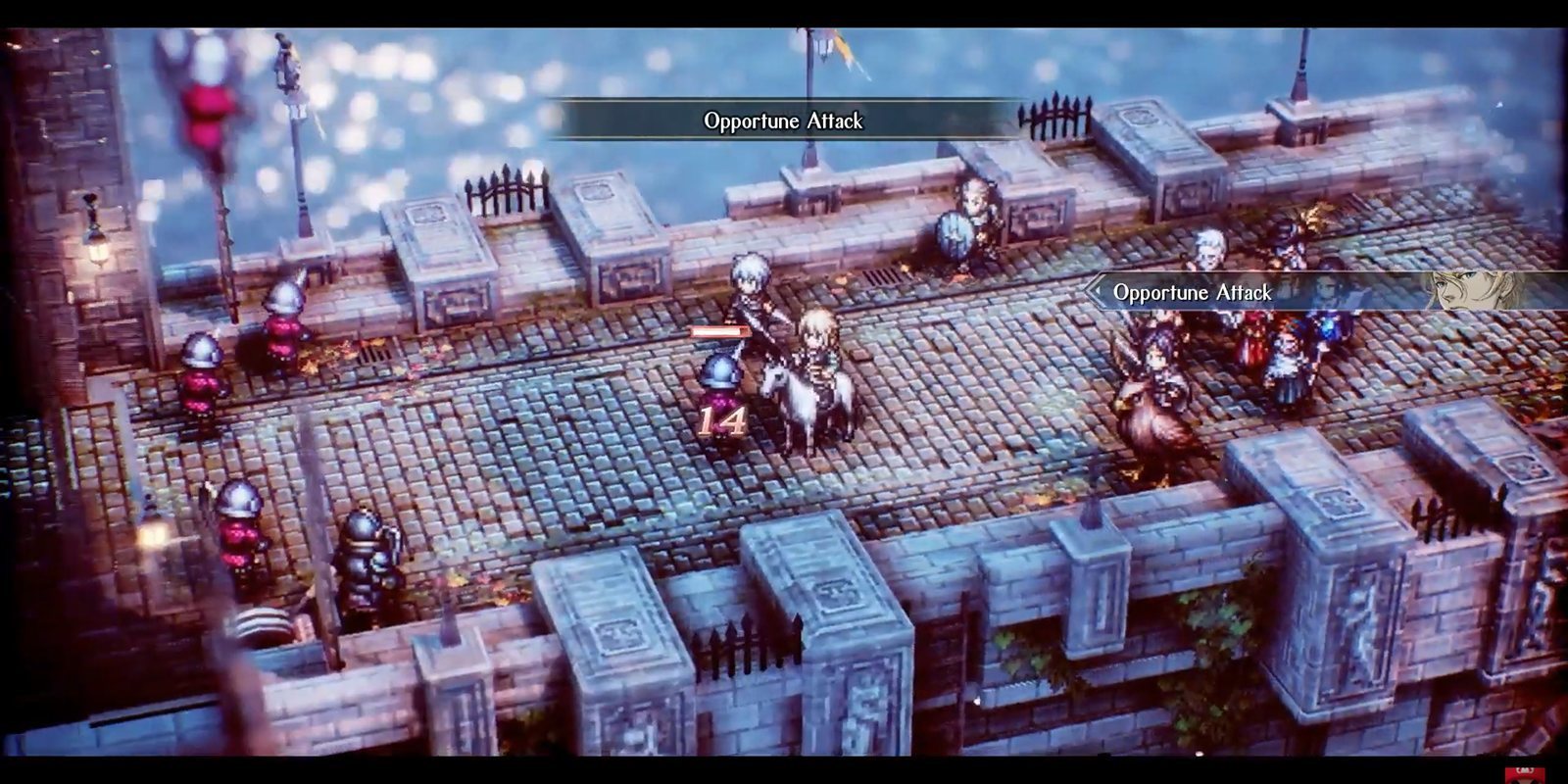Expand the left arrow on the right banner

pos(1097,289)
